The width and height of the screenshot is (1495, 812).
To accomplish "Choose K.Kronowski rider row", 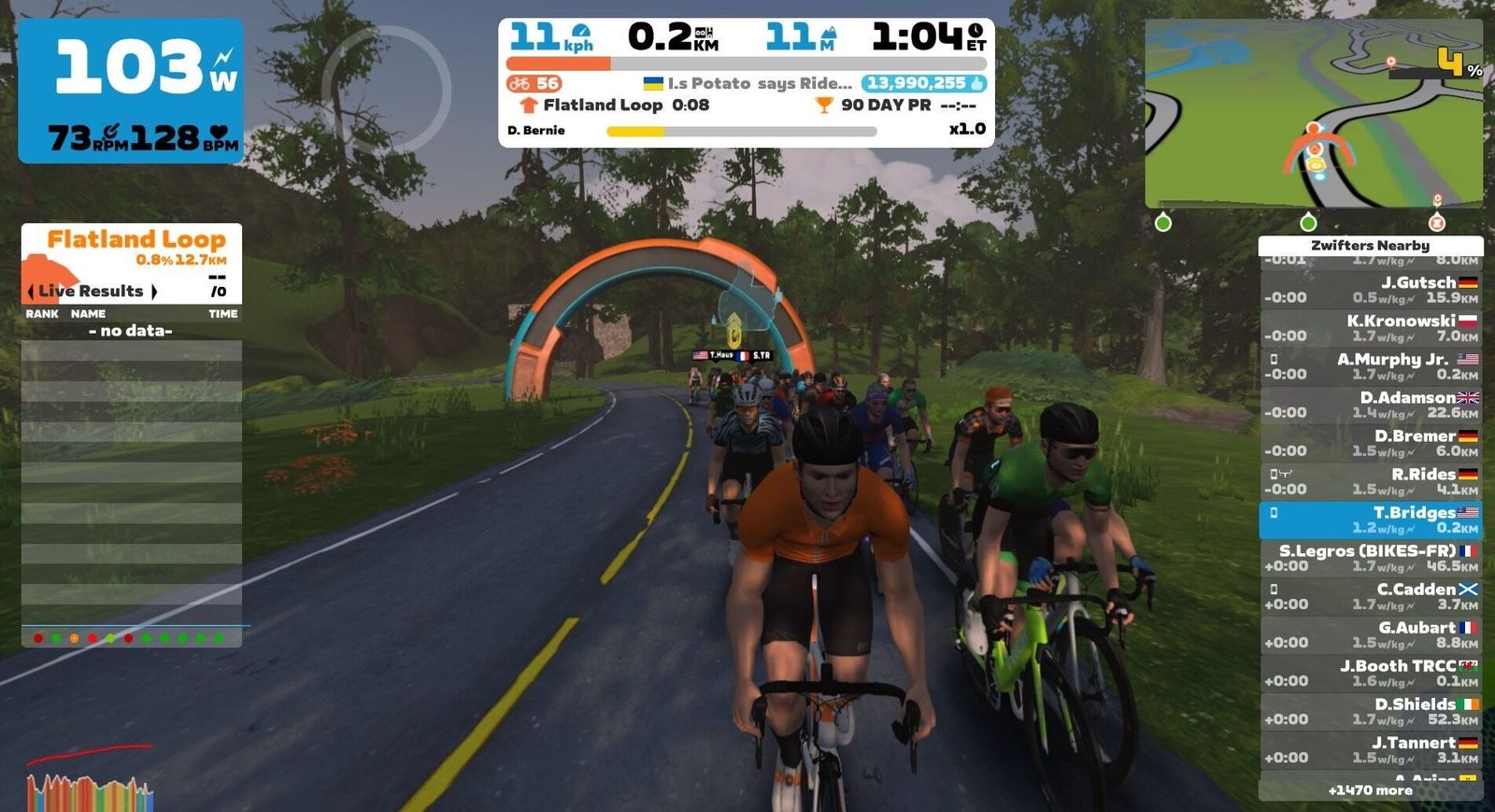I will (1370, 328).
